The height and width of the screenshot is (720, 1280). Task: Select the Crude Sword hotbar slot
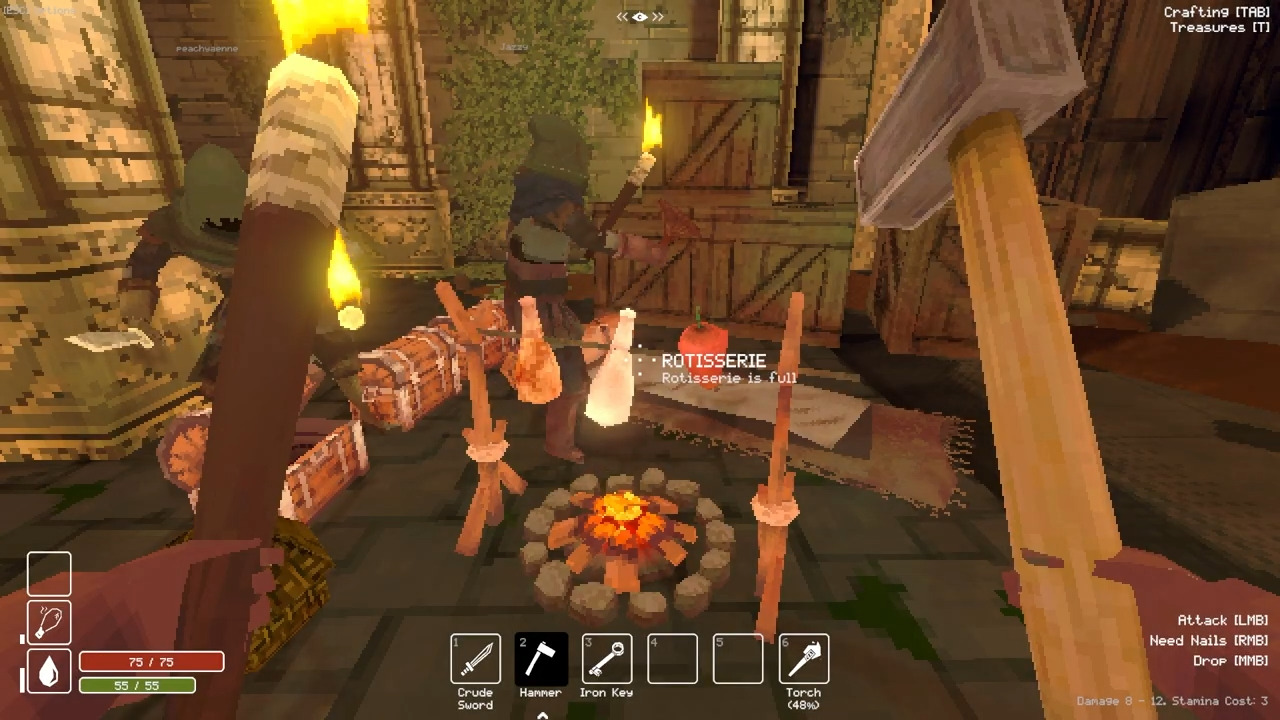[475, 660]
